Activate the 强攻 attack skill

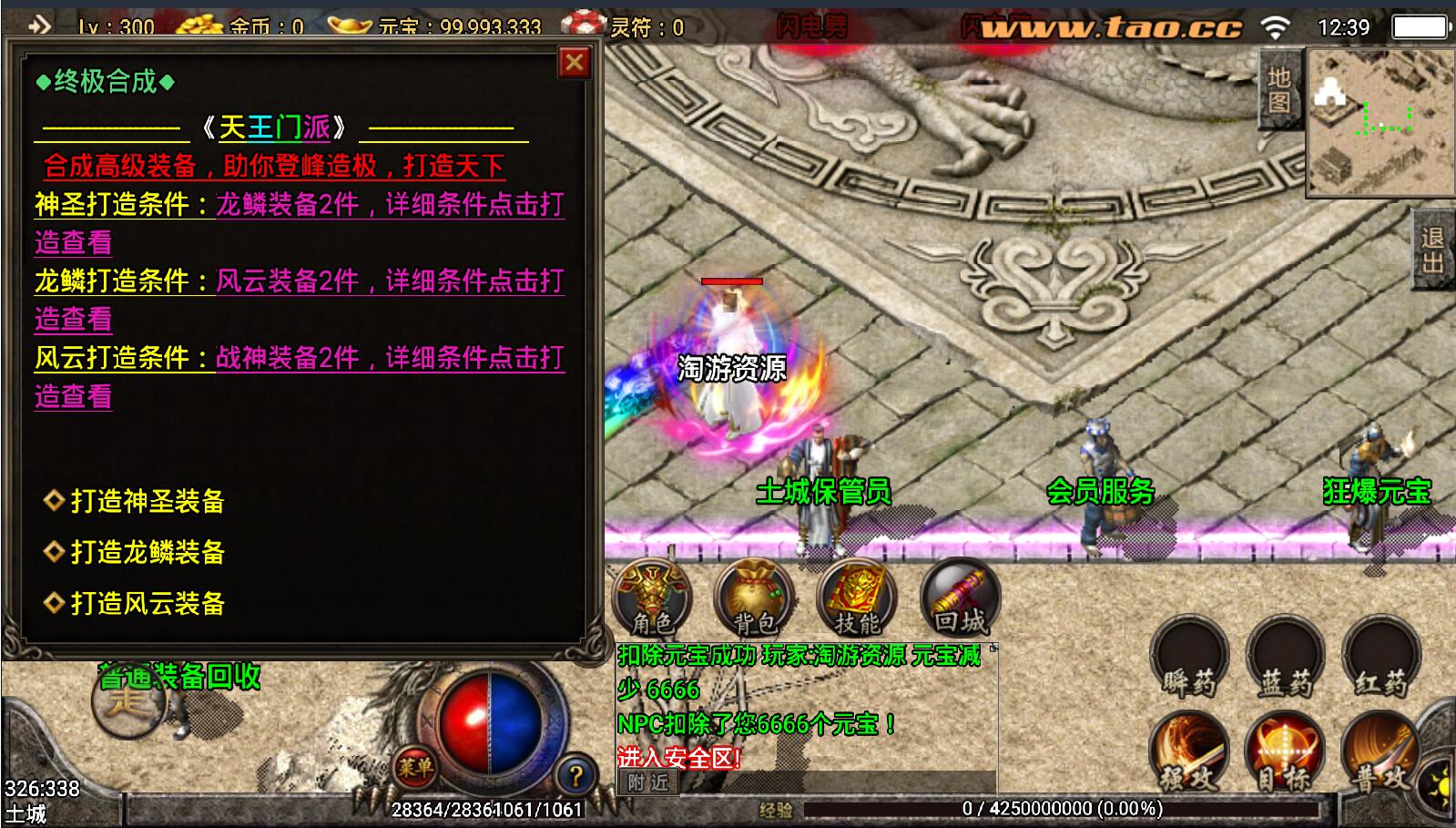(1189, 752)
